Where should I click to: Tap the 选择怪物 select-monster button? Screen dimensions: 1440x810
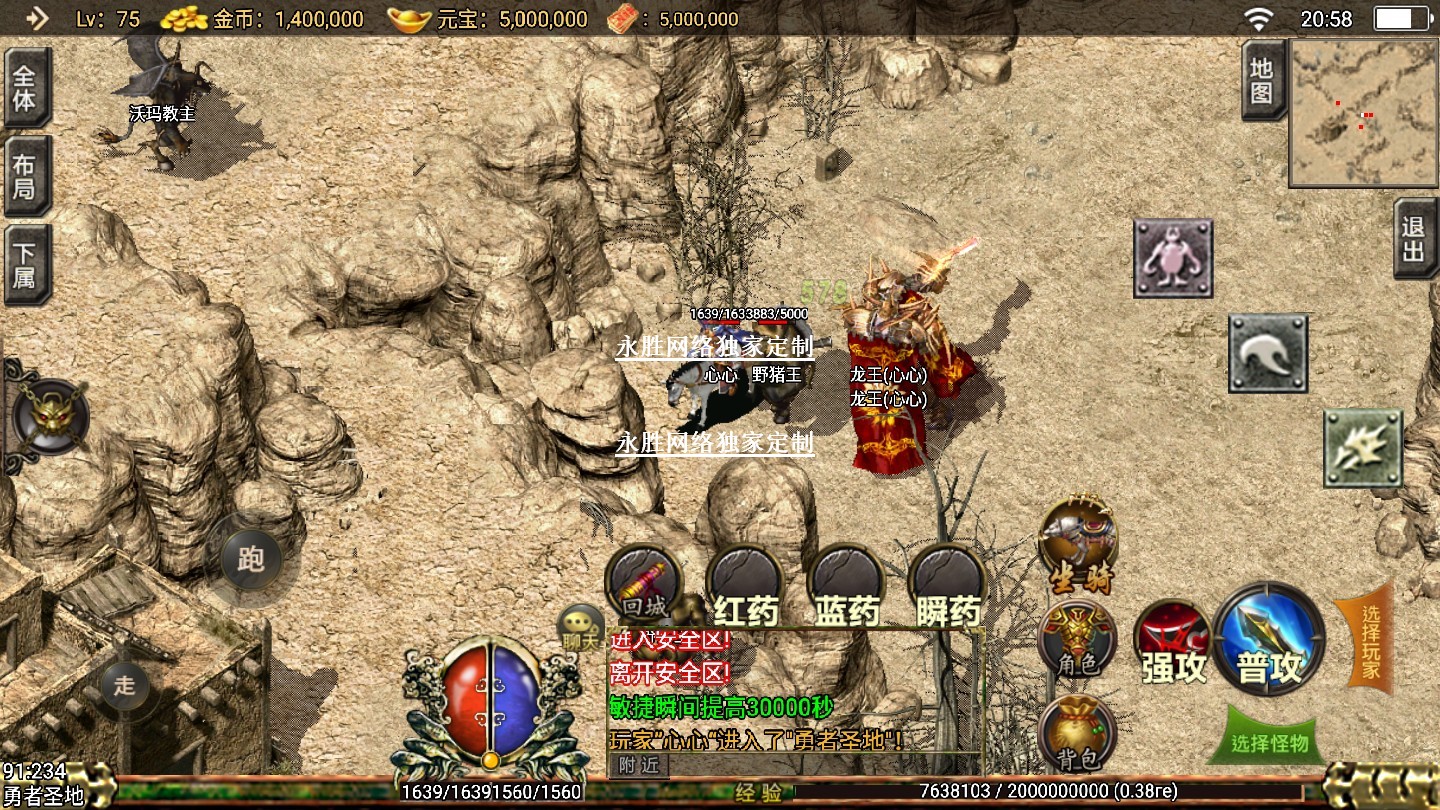(x=1270, y=742)
